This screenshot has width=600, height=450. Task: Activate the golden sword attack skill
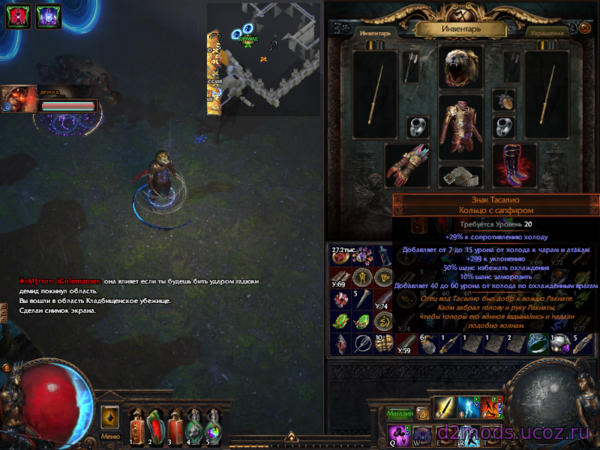(445, 408)
